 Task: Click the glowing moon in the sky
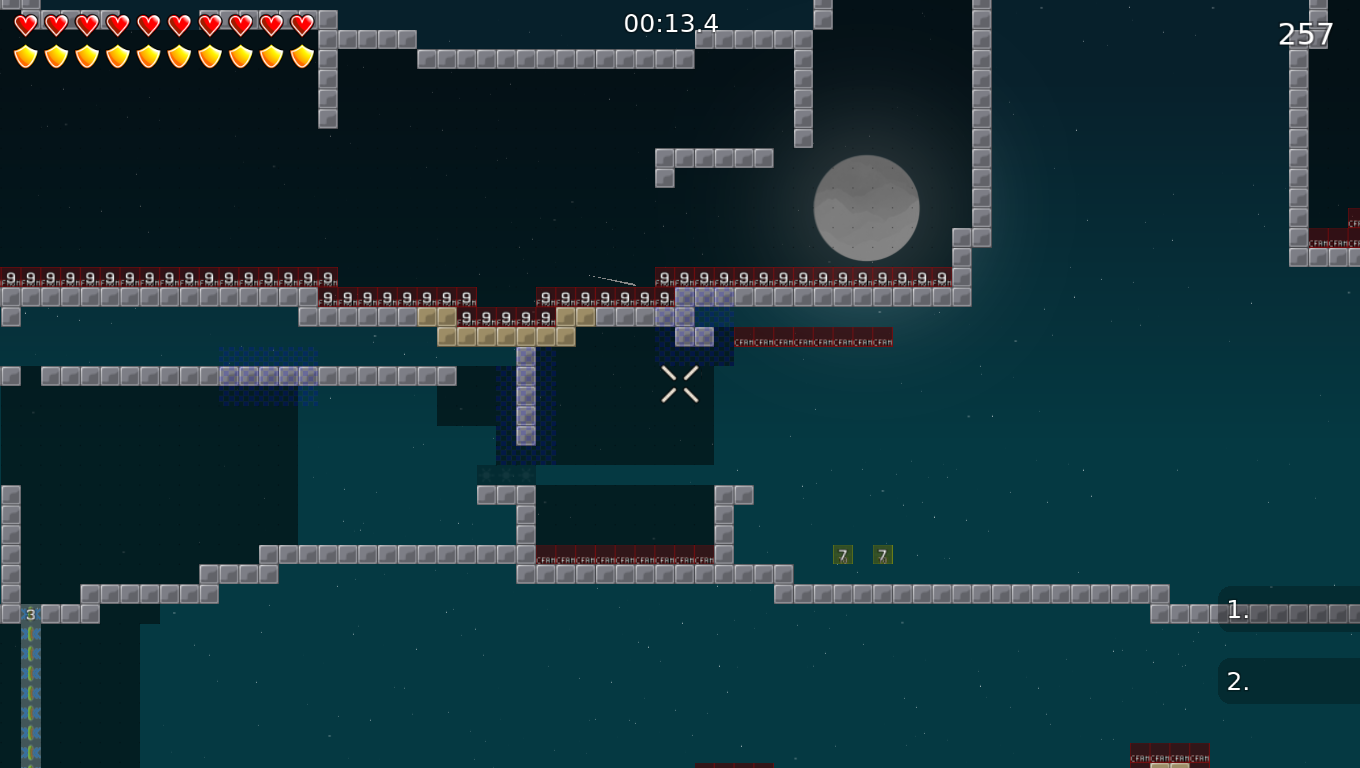coord(866,208)
